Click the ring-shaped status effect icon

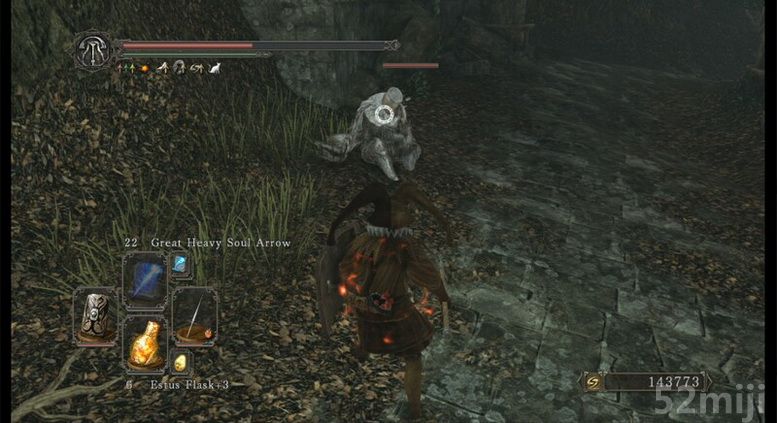179,68
